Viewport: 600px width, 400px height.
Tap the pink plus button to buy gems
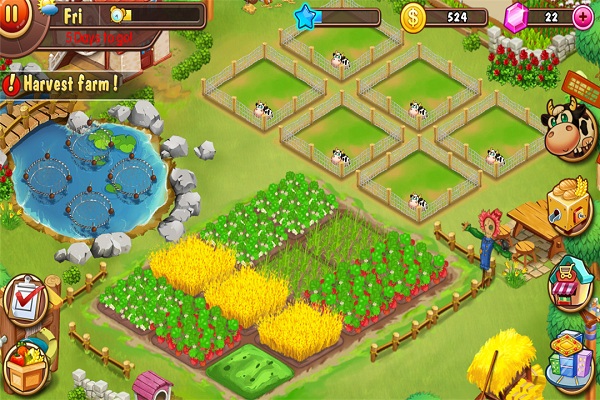click(583, 17)
